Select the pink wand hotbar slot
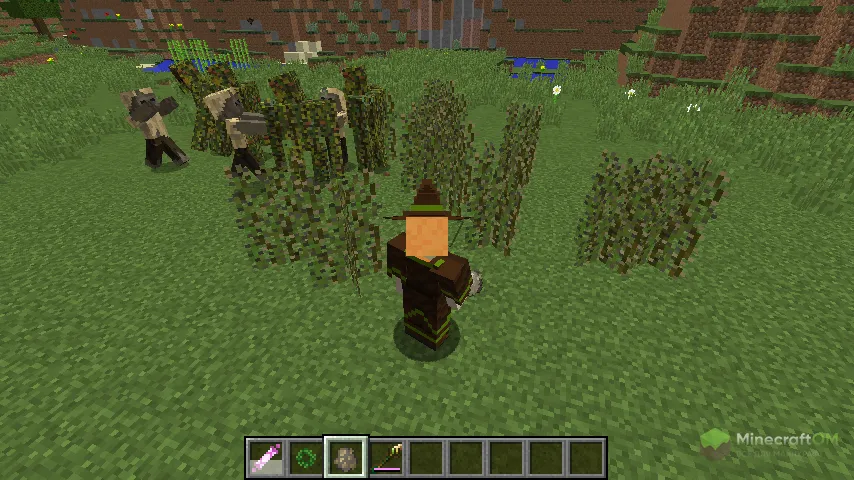 pyautogui.click(x=266, y=458)
